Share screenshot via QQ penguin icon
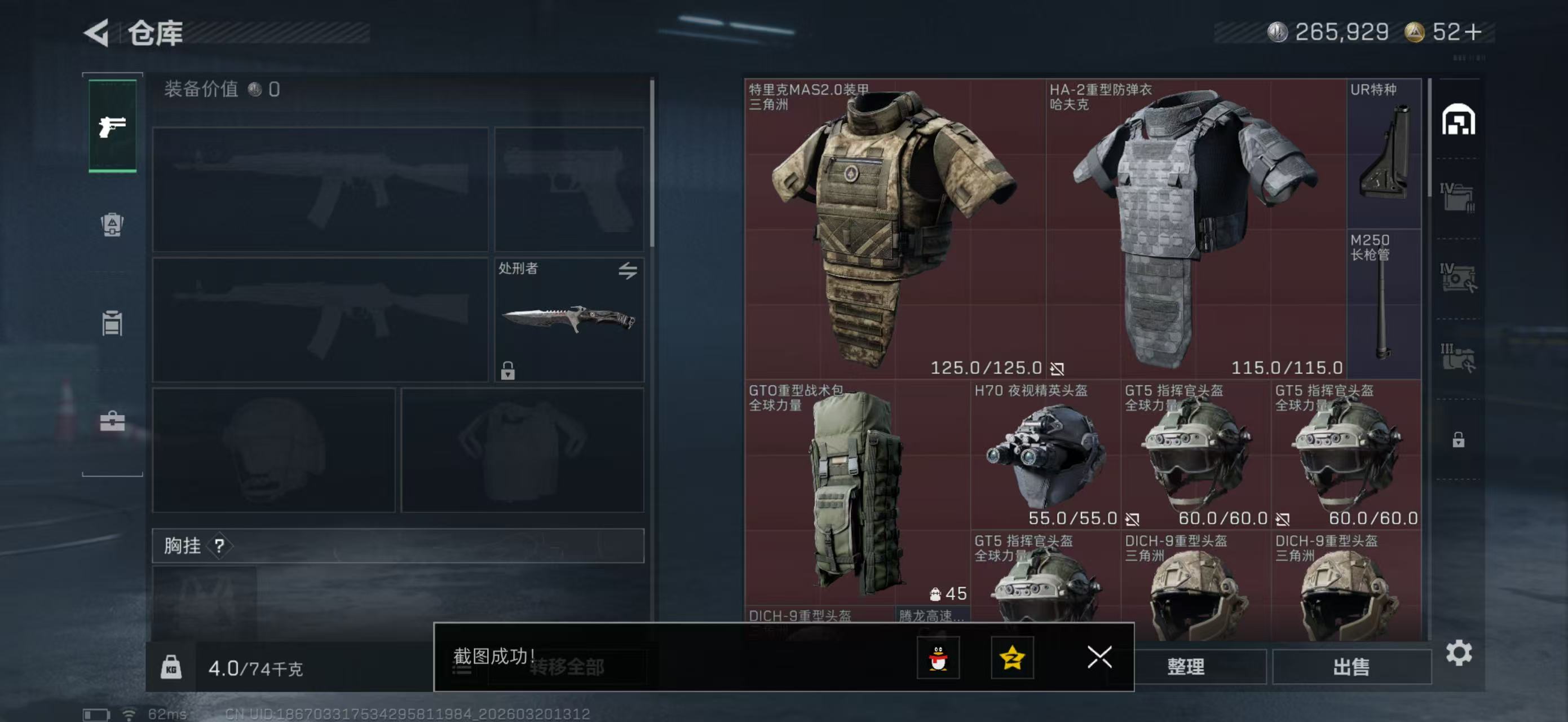Screen dimensions: 1568x722 point(938,658)
